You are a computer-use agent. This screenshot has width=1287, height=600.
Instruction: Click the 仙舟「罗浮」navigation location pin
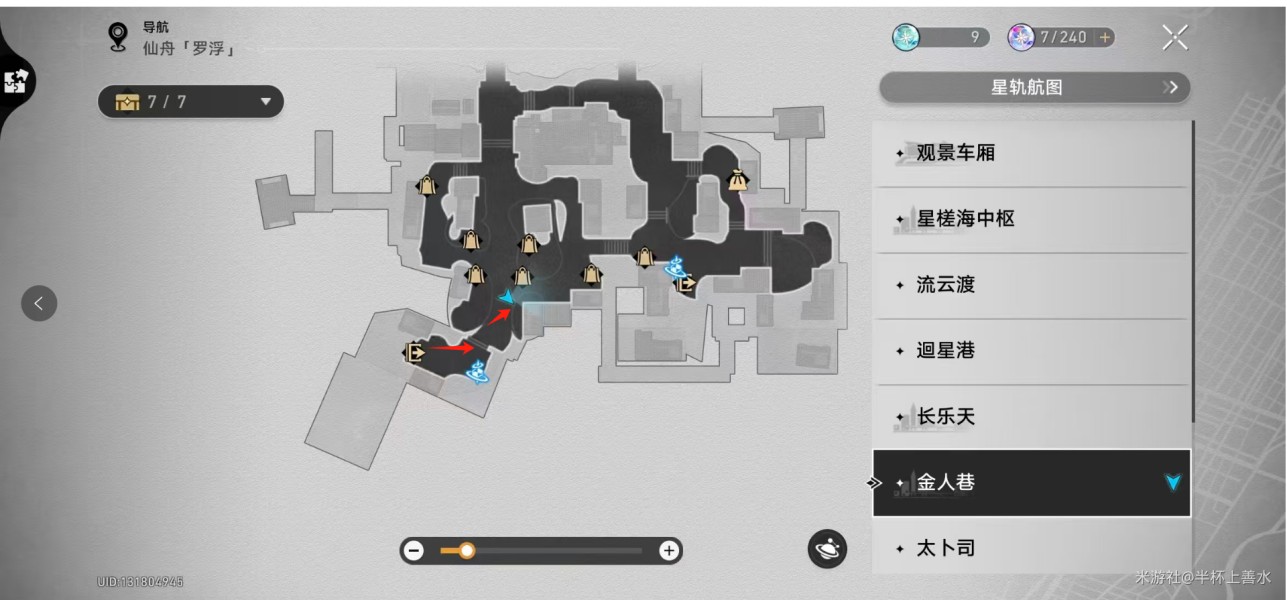pyautogui.click(x=119, y=37)
